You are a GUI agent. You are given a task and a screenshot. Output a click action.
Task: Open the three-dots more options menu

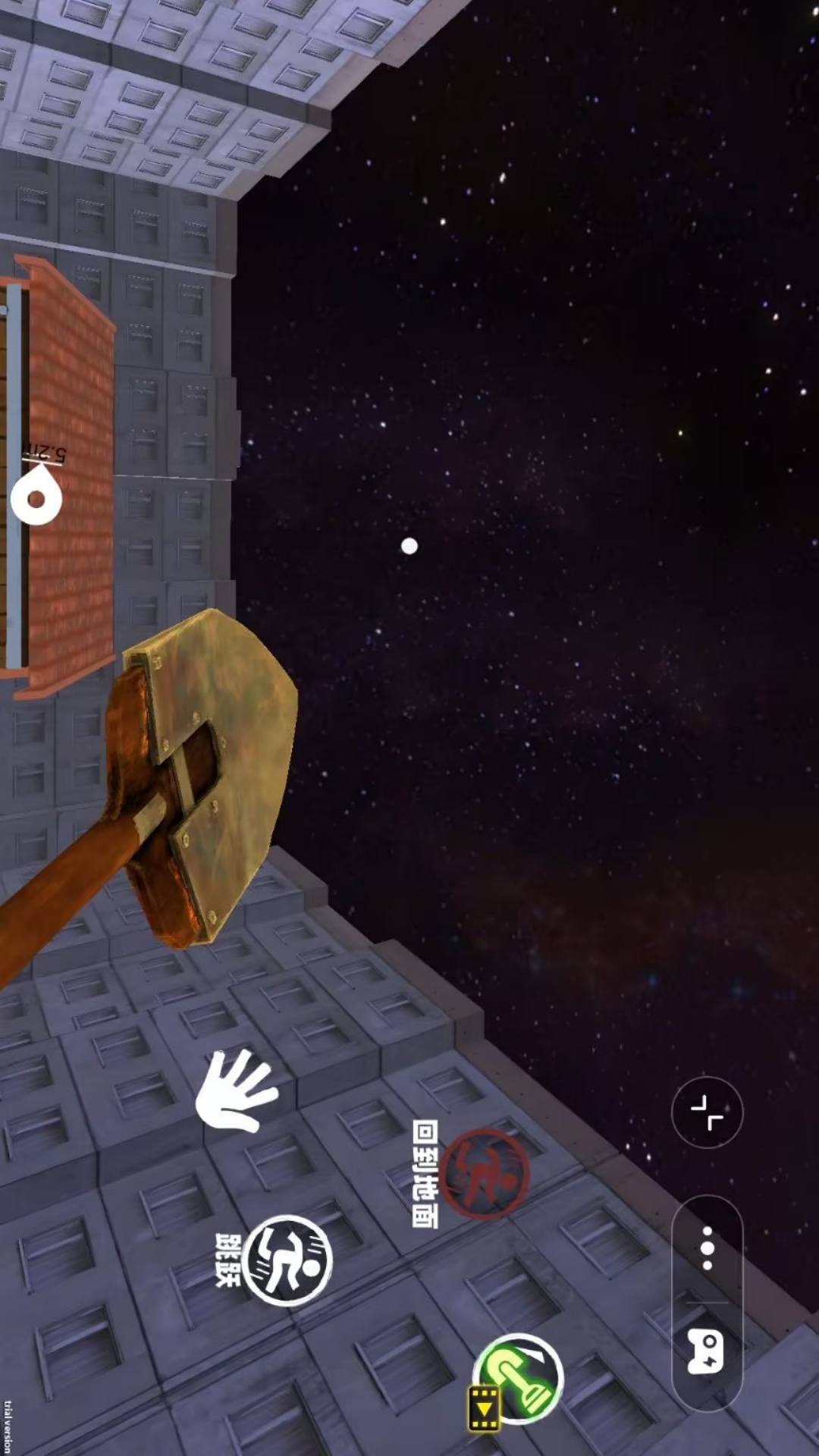click(x=707, y=1248)
